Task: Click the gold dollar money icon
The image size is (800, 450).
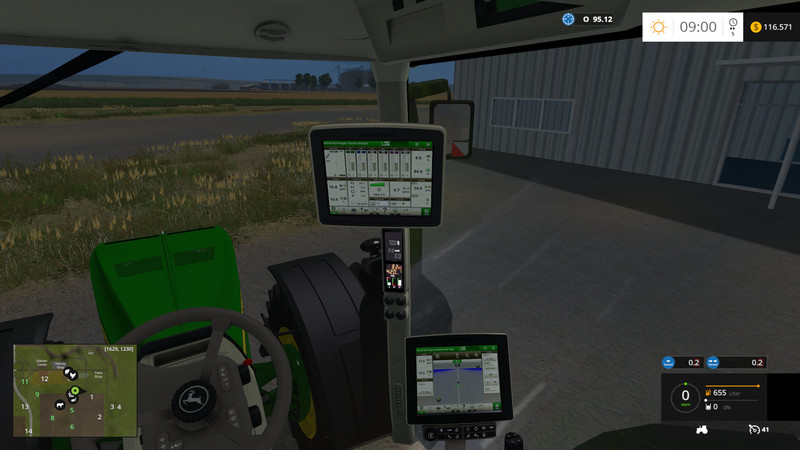Action: (755, 27)
